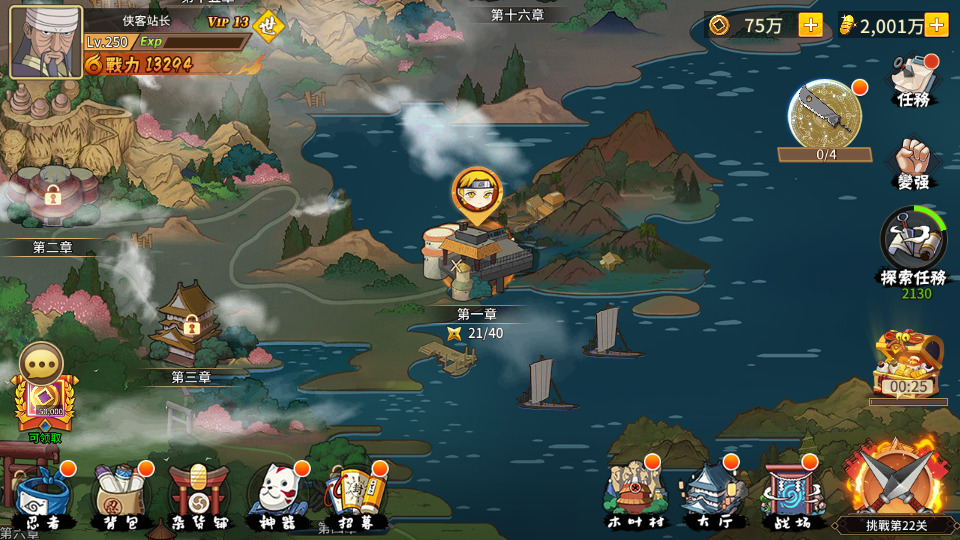The width and height of the screenshot is (960, 540).
Task: Open the 招募 recruit scrolls
Action: pyautogui.click(x=357, y=495)
